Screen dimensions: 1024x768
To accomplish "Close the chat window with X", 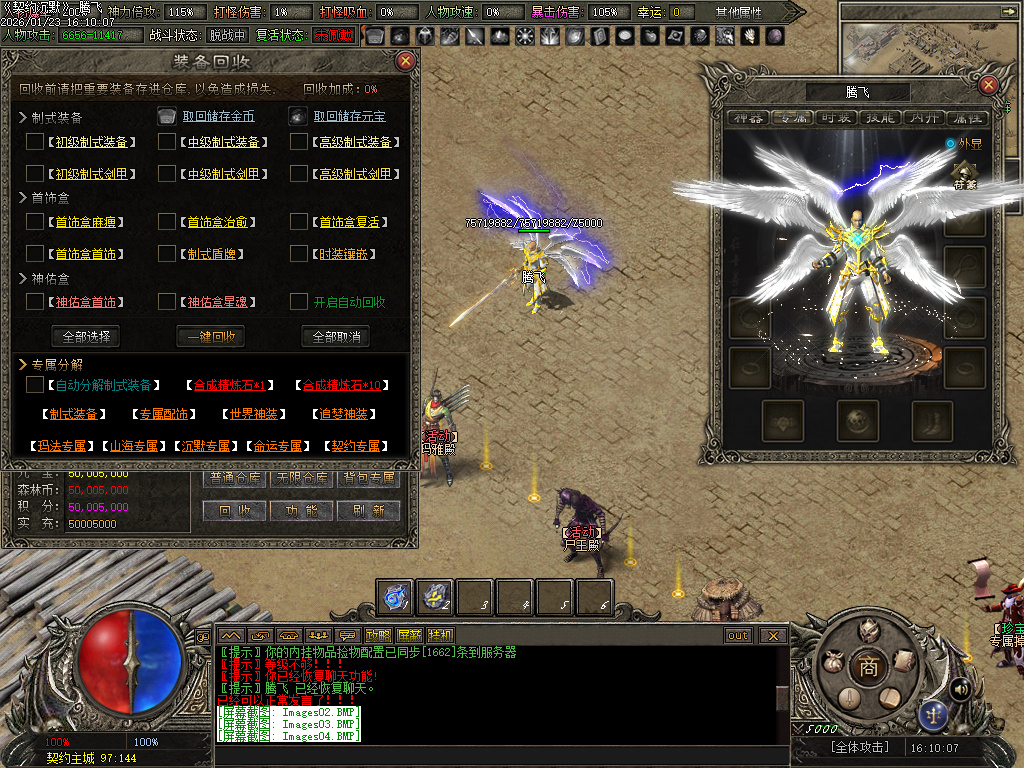I will pyautogui.click(x=773, y=635).
